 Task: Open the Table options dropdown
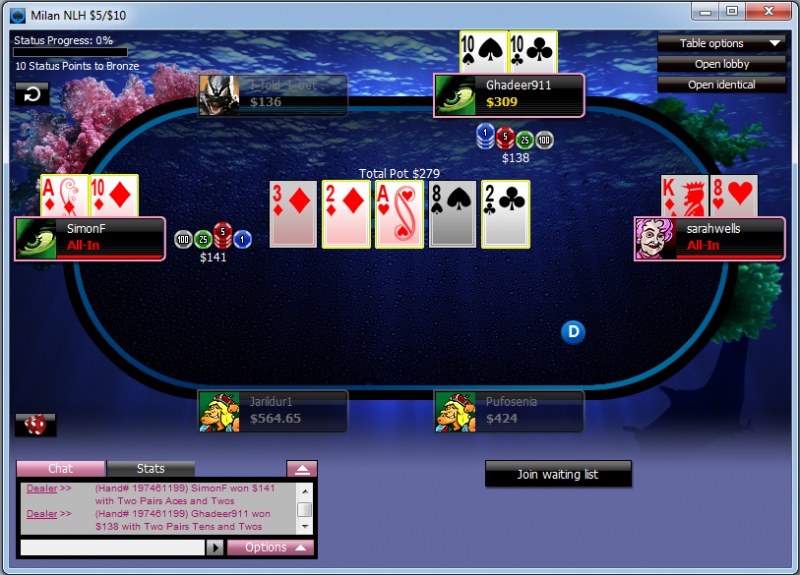coord(720,43)
